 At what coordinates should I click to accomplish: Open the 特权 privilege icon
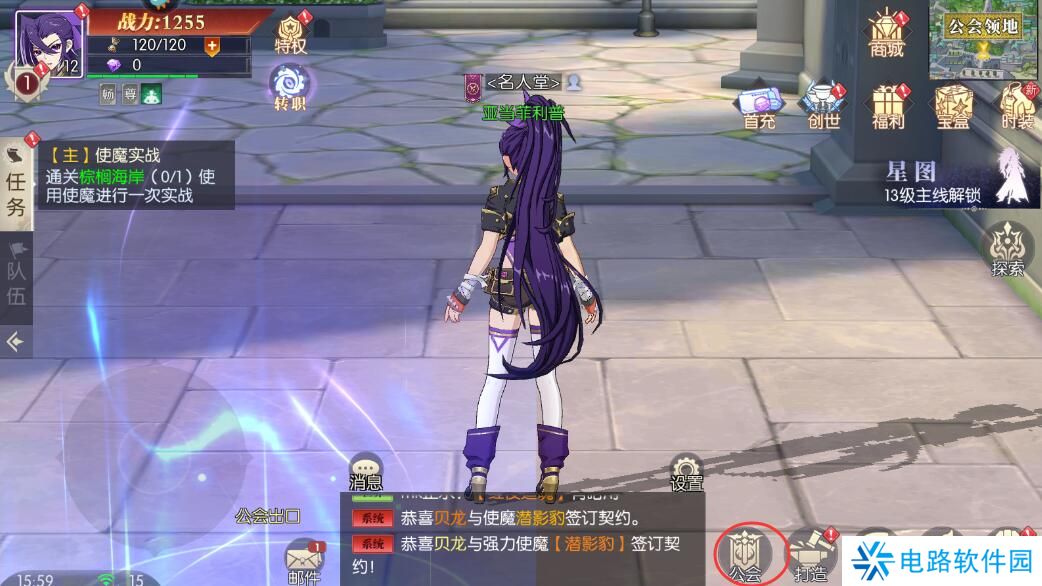(291, 33)
